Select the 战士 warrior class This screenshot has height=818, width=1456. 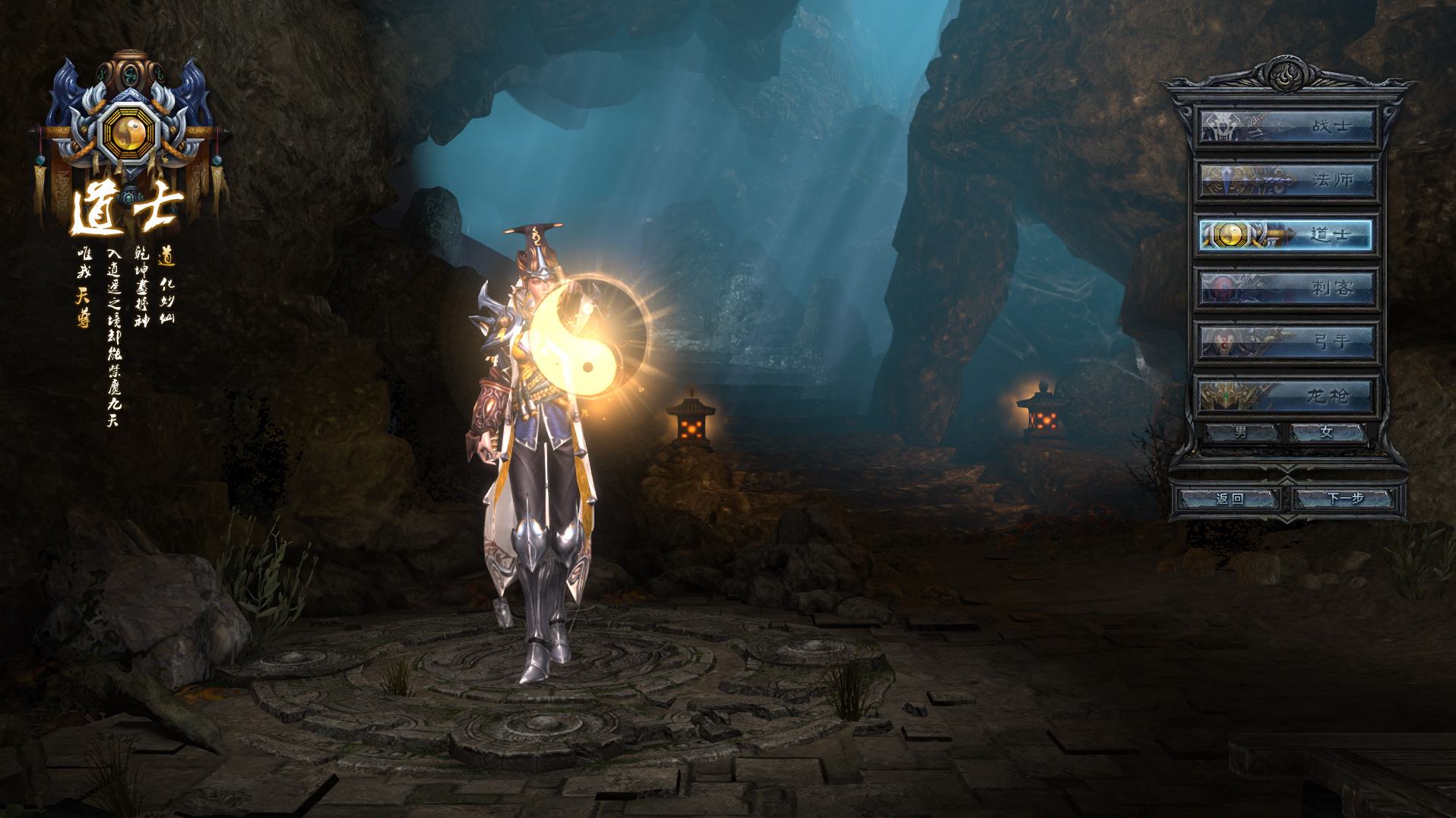(1287, 127)
